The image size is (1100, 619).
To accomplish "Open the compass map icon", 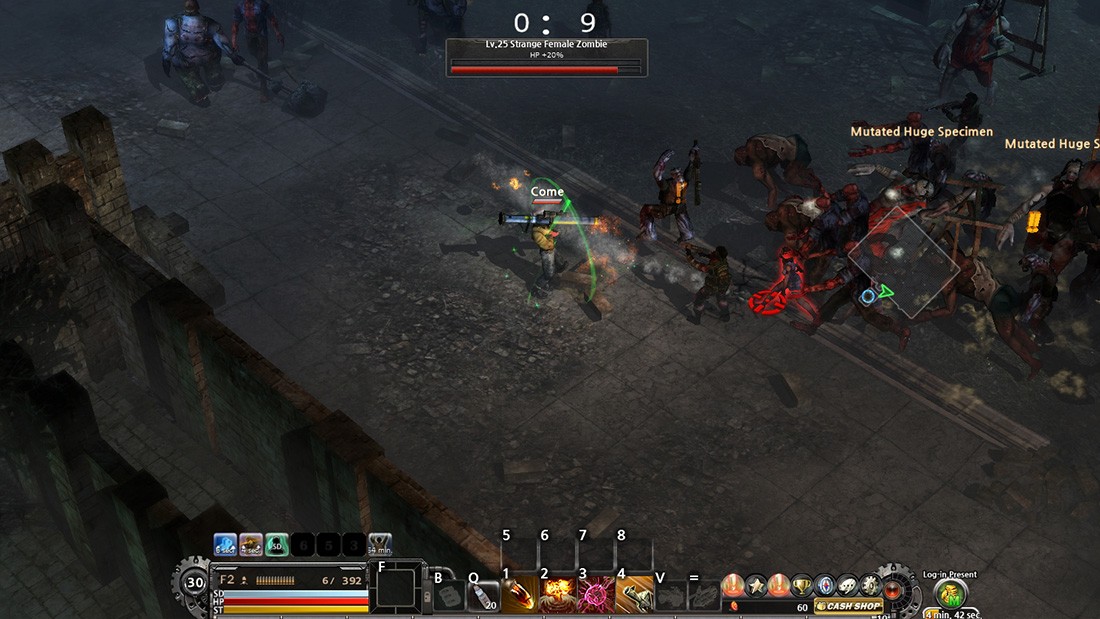I will pyautogui.click(x=825, y=585).
